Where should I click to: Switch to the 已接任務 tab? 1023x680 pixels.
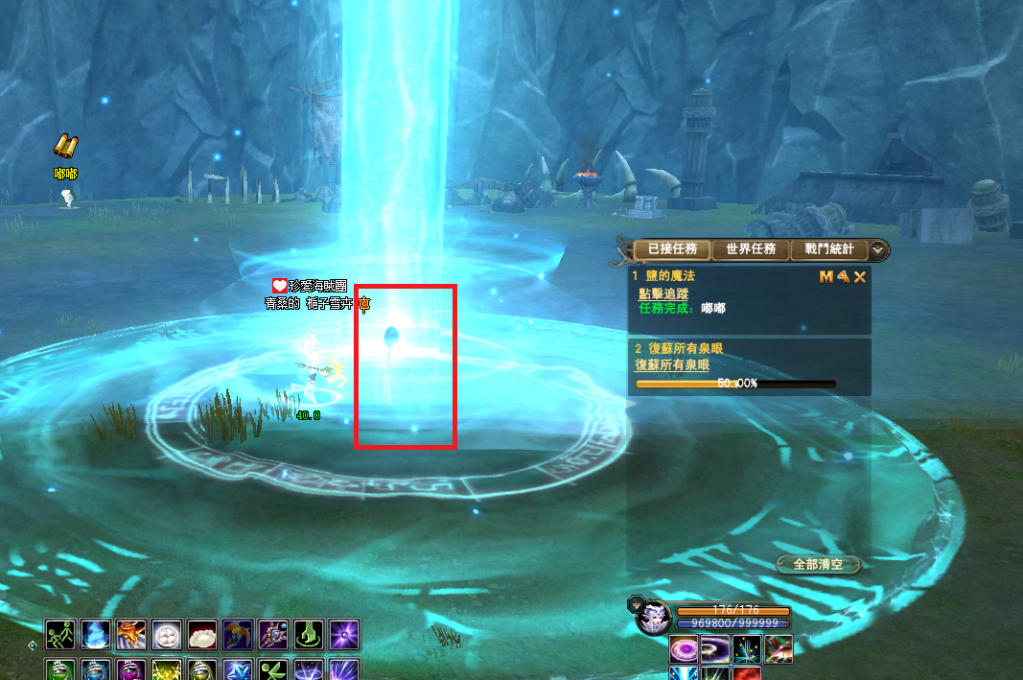point(672,249)
